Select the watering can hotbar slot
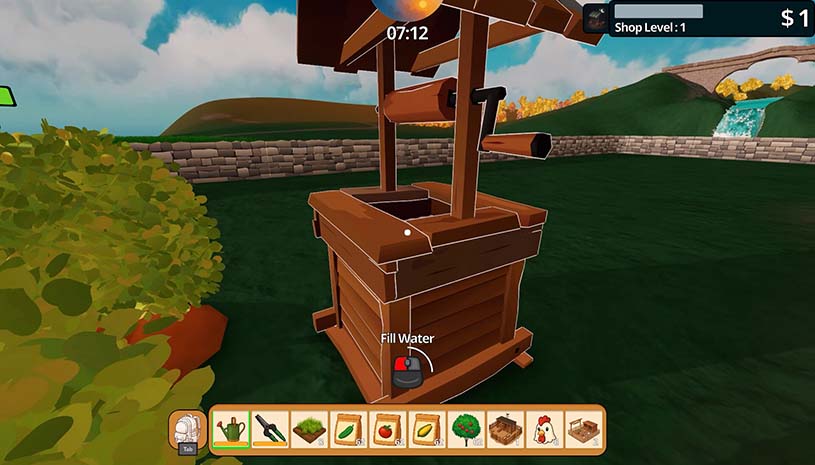This screenshot has height=465, width=815. tap(231, 430)
